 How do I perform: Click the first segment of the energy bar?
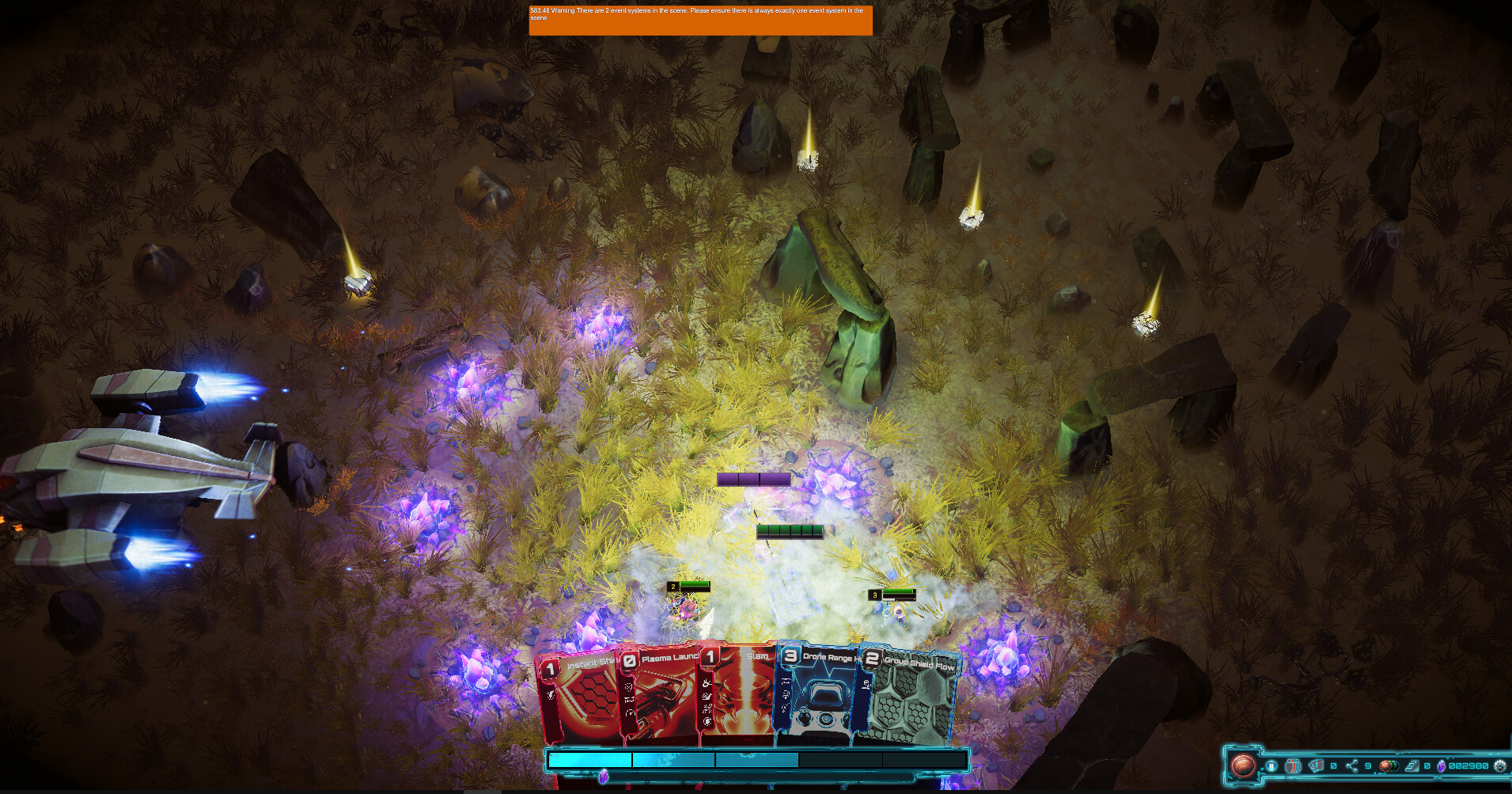click(589, 762)
